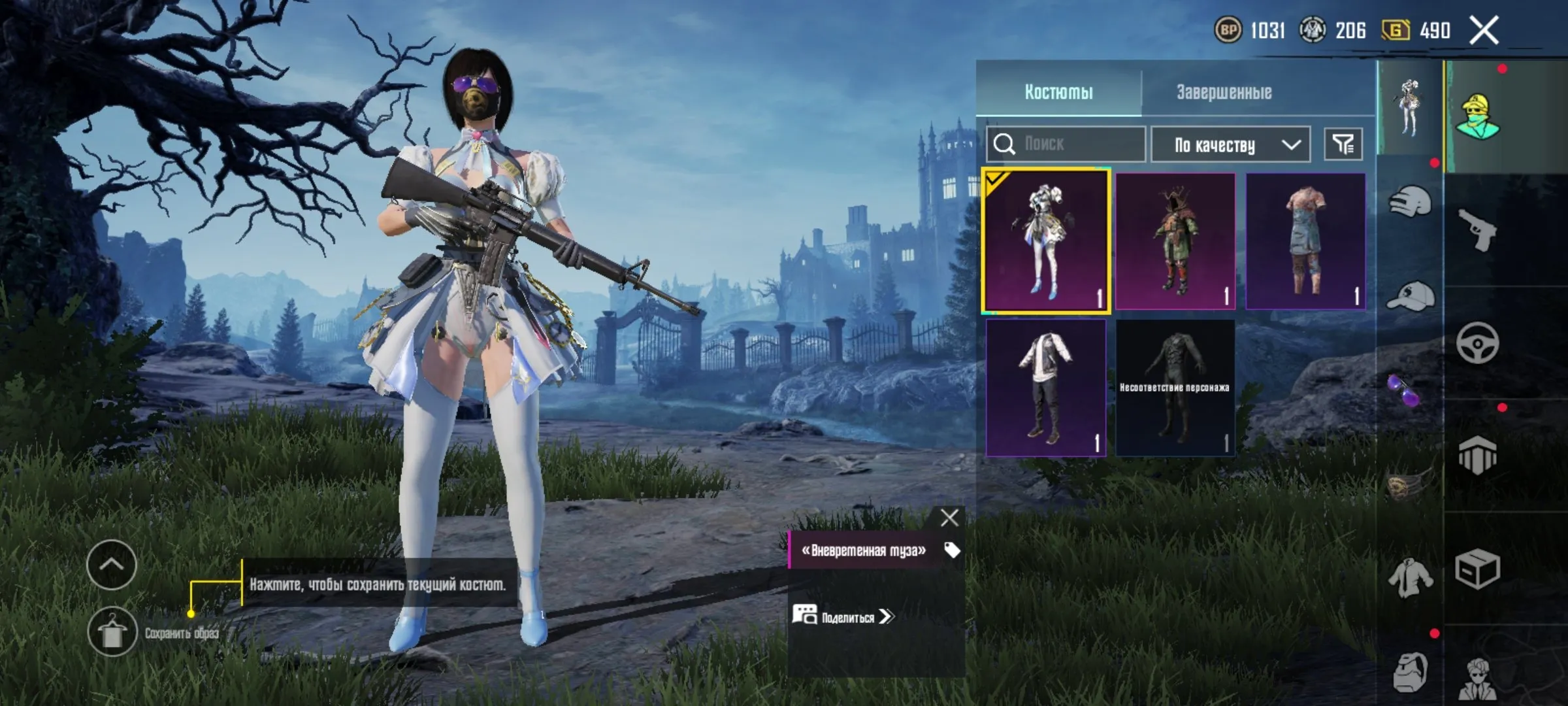Open the helmet category
1568x706 pixels.
pos(1410,201)
